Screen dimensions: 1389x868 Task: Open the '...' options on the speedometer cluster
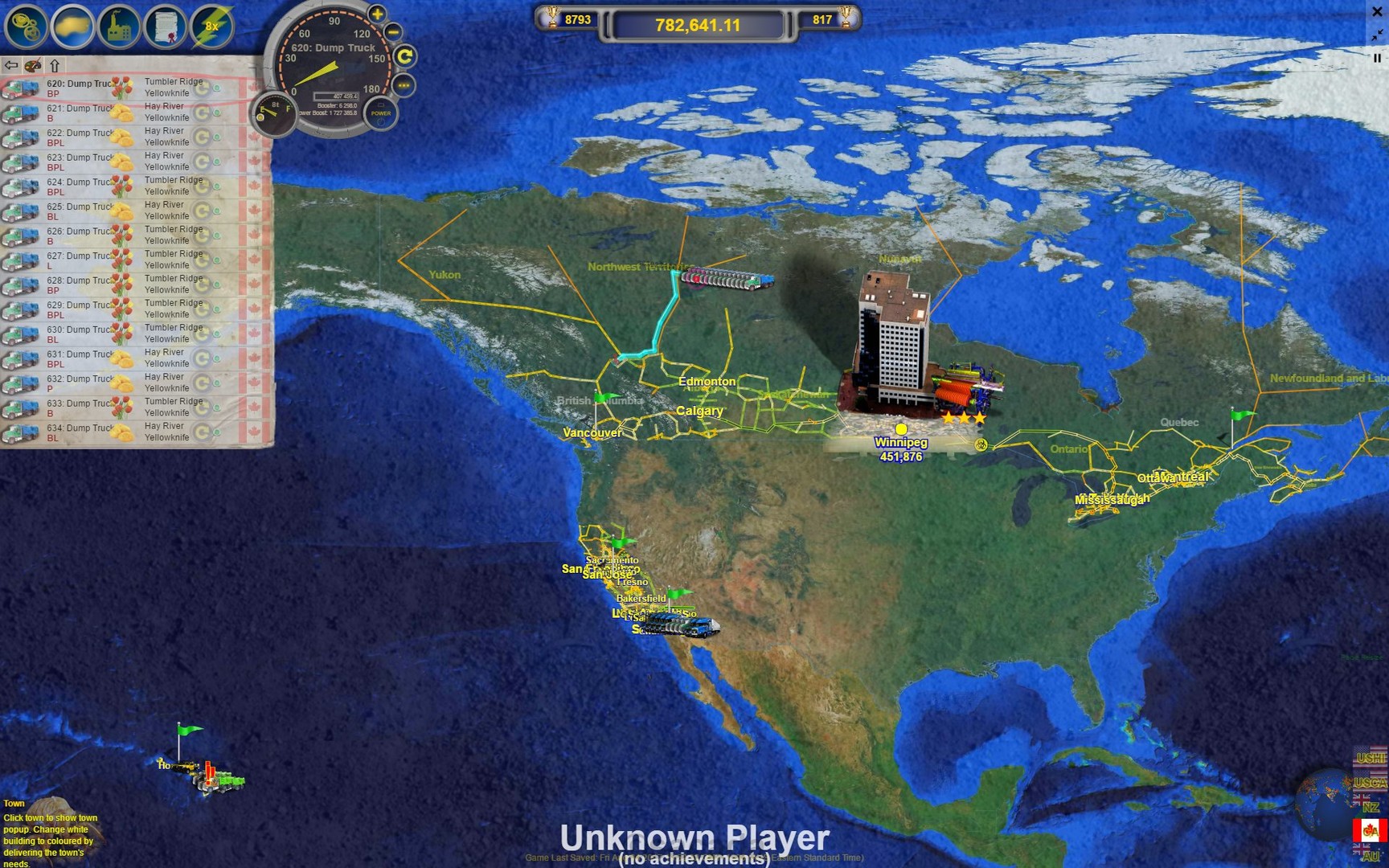pos(404,84)
